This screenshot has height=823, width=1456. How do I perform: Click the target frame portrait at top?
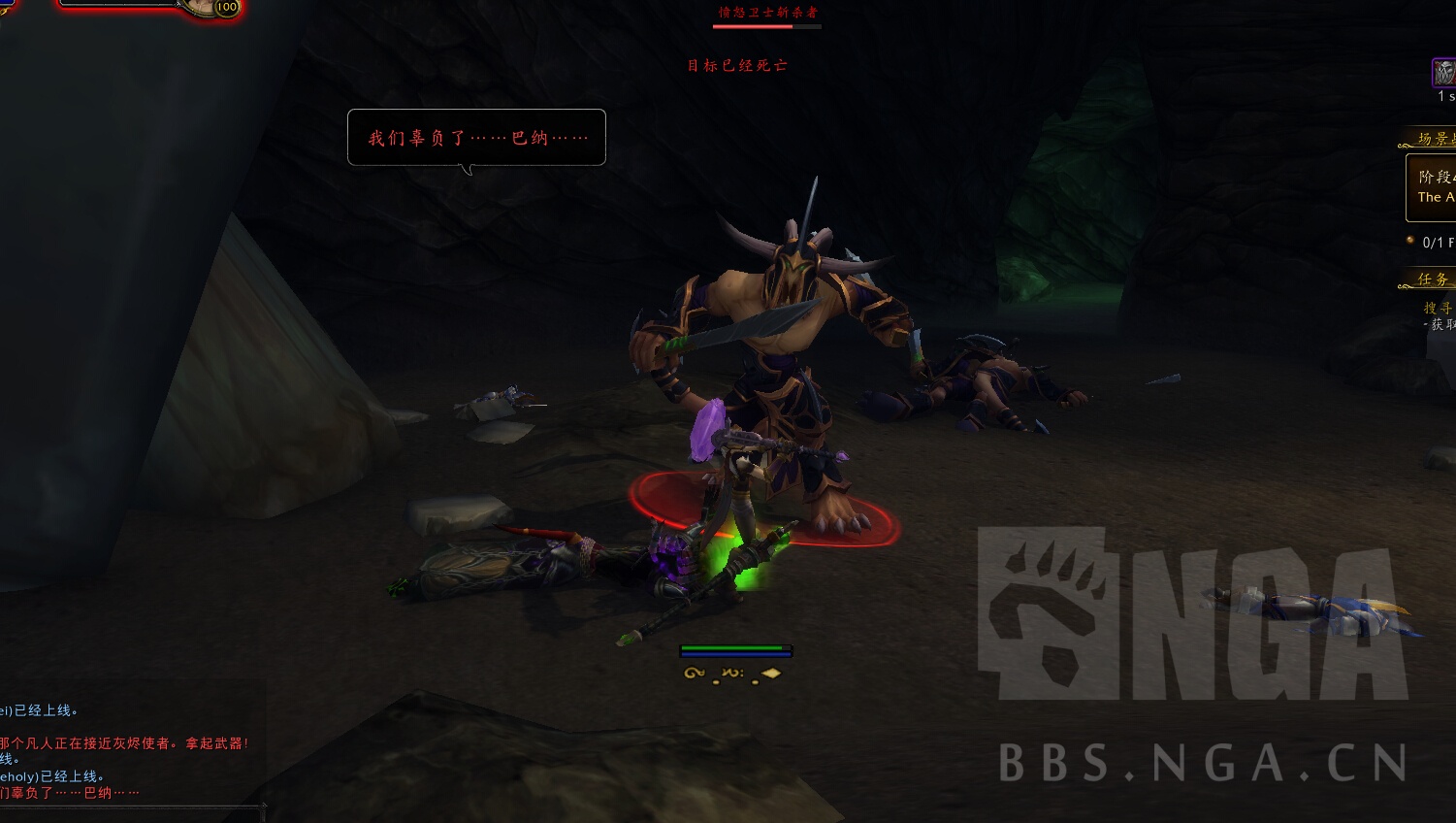pyautogui.click(x=202, y=8)
